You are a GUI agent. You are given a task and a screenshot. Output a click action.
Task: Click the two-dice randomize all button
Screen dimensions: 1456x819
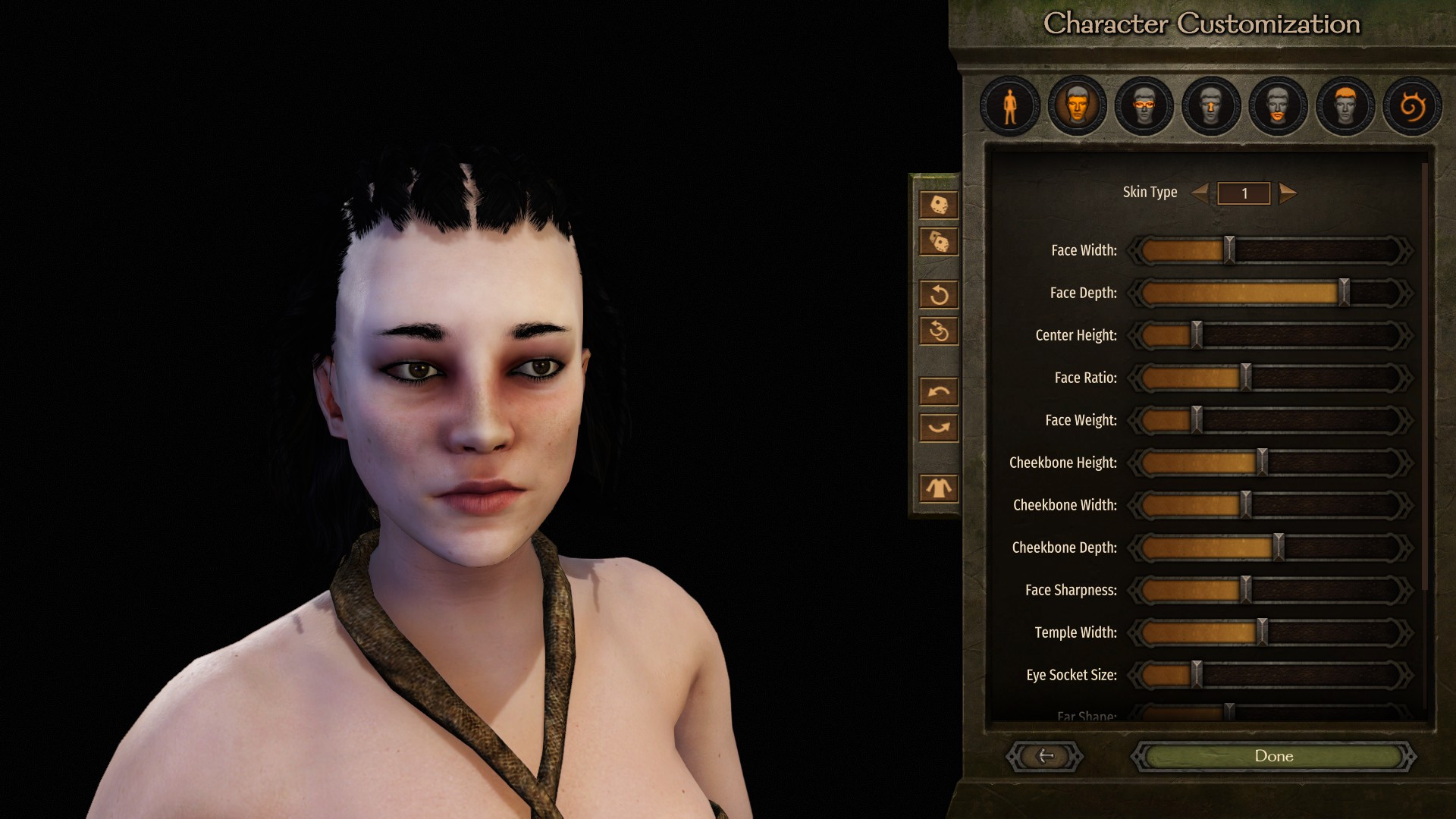coord(939,242)
